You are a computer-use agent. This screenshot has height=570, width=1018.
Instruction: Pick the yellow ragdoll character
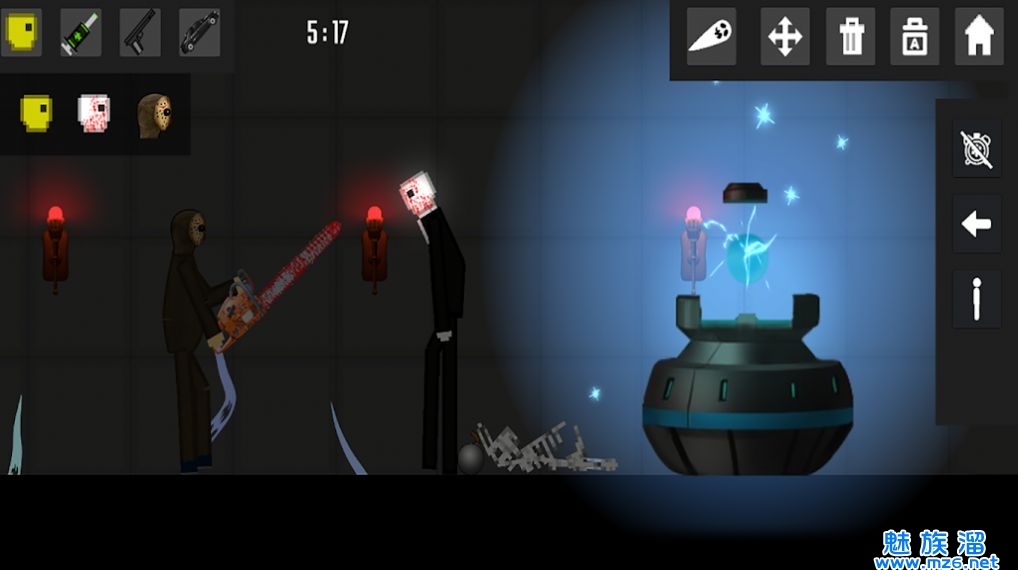[x=38, y=112]
